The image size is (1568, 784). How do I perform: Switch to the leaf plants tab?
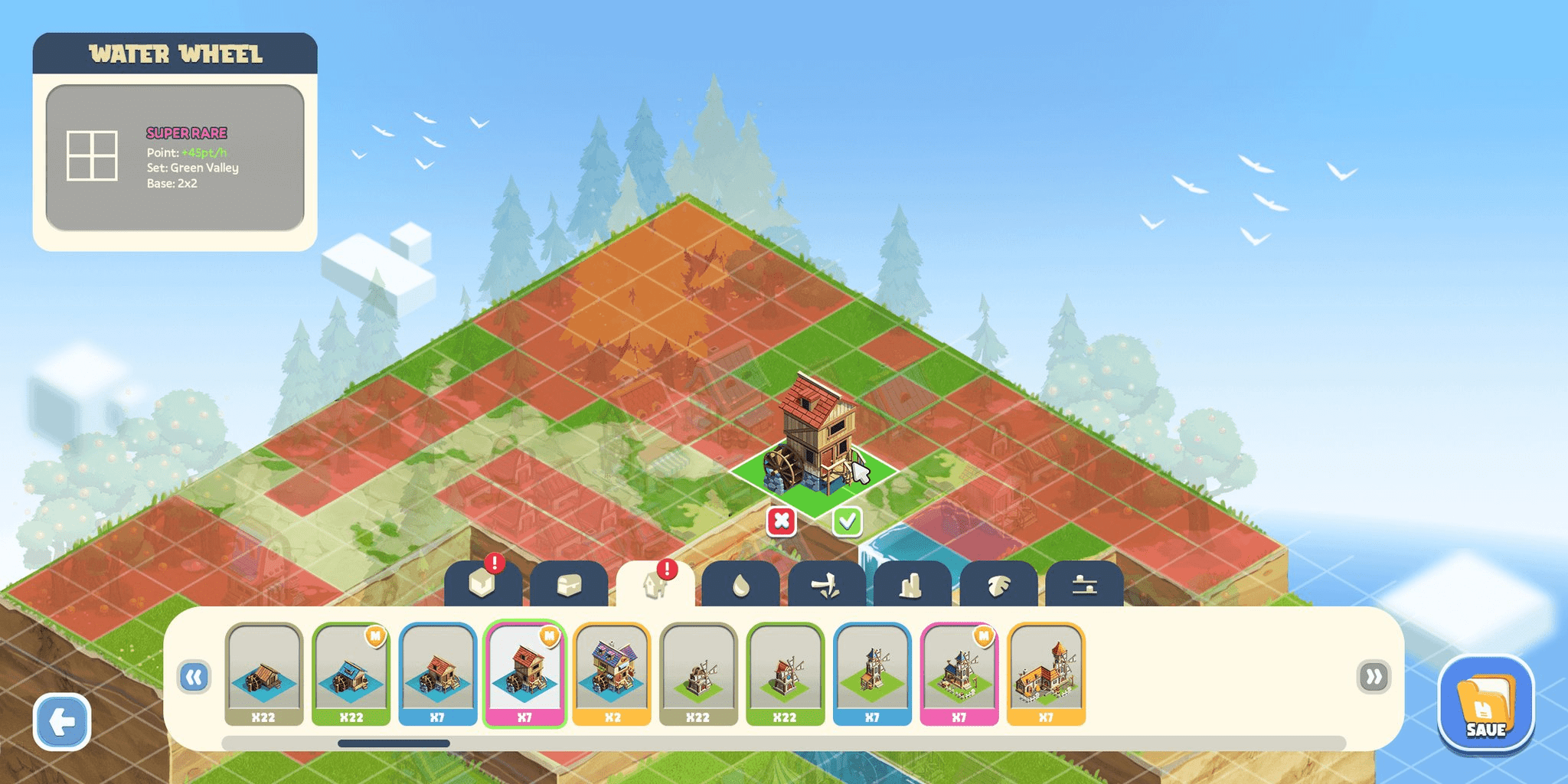(x=998, y=585)
